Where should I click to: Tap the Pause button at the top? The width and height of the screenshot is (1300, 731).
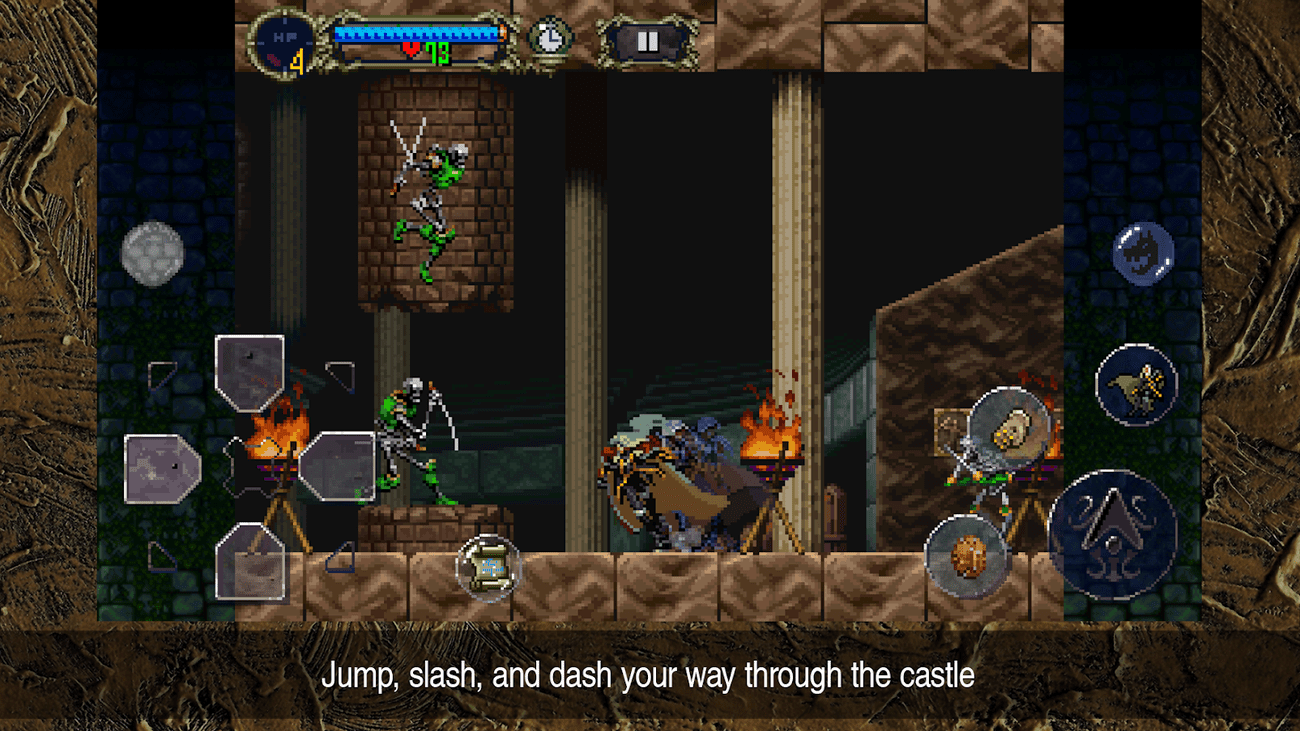coord(648,40)
